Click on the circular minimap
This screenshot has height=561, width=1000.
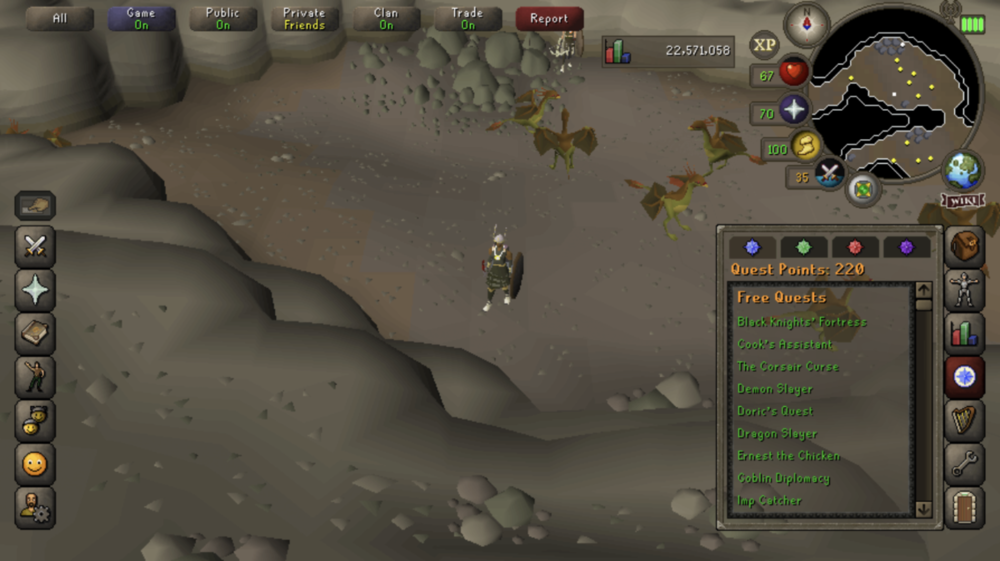click(892, 100)
